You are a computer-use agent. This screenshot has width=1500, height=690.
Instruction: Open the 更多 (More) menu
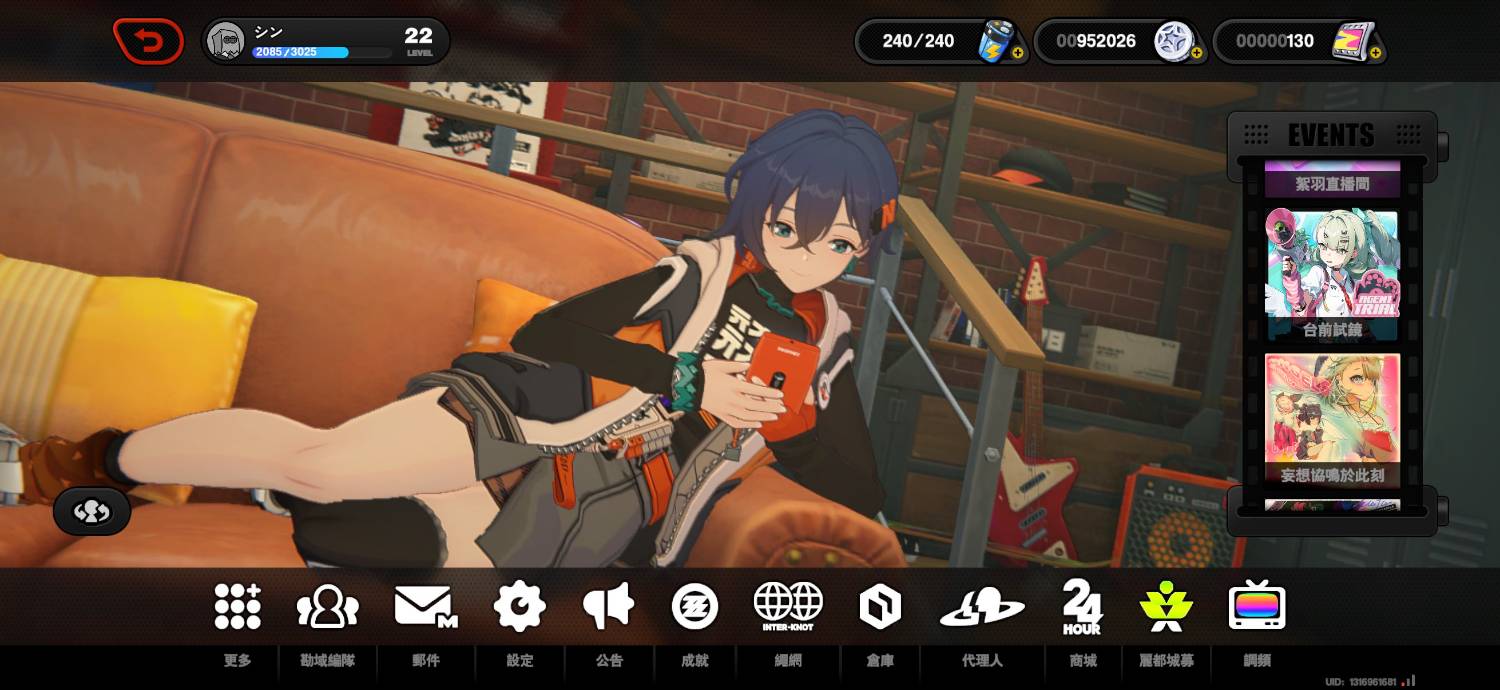[237, 607]
